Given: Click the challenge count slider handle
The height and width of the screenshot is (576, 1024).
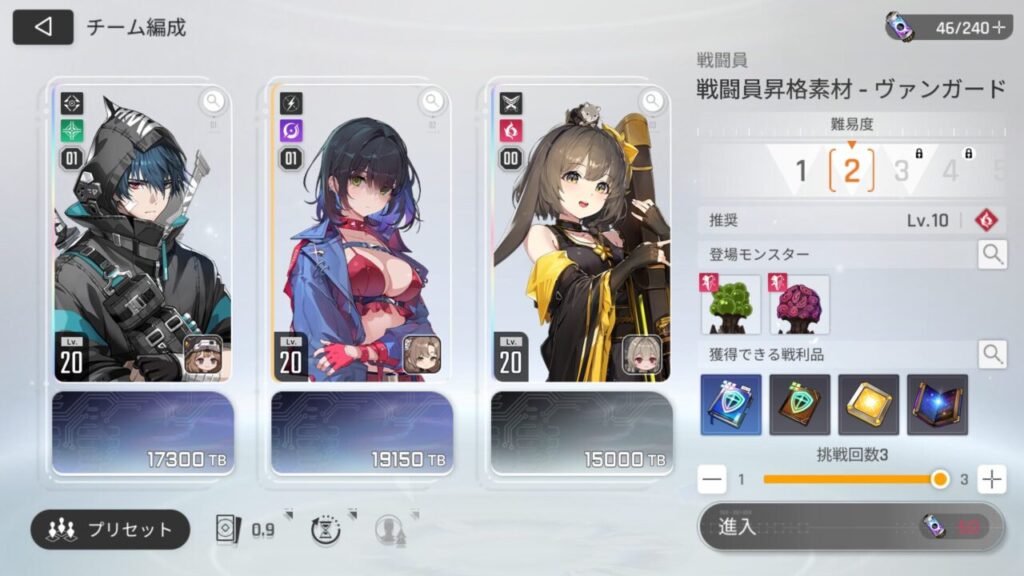Looking at the screenshot, I should tap(939, 480).
